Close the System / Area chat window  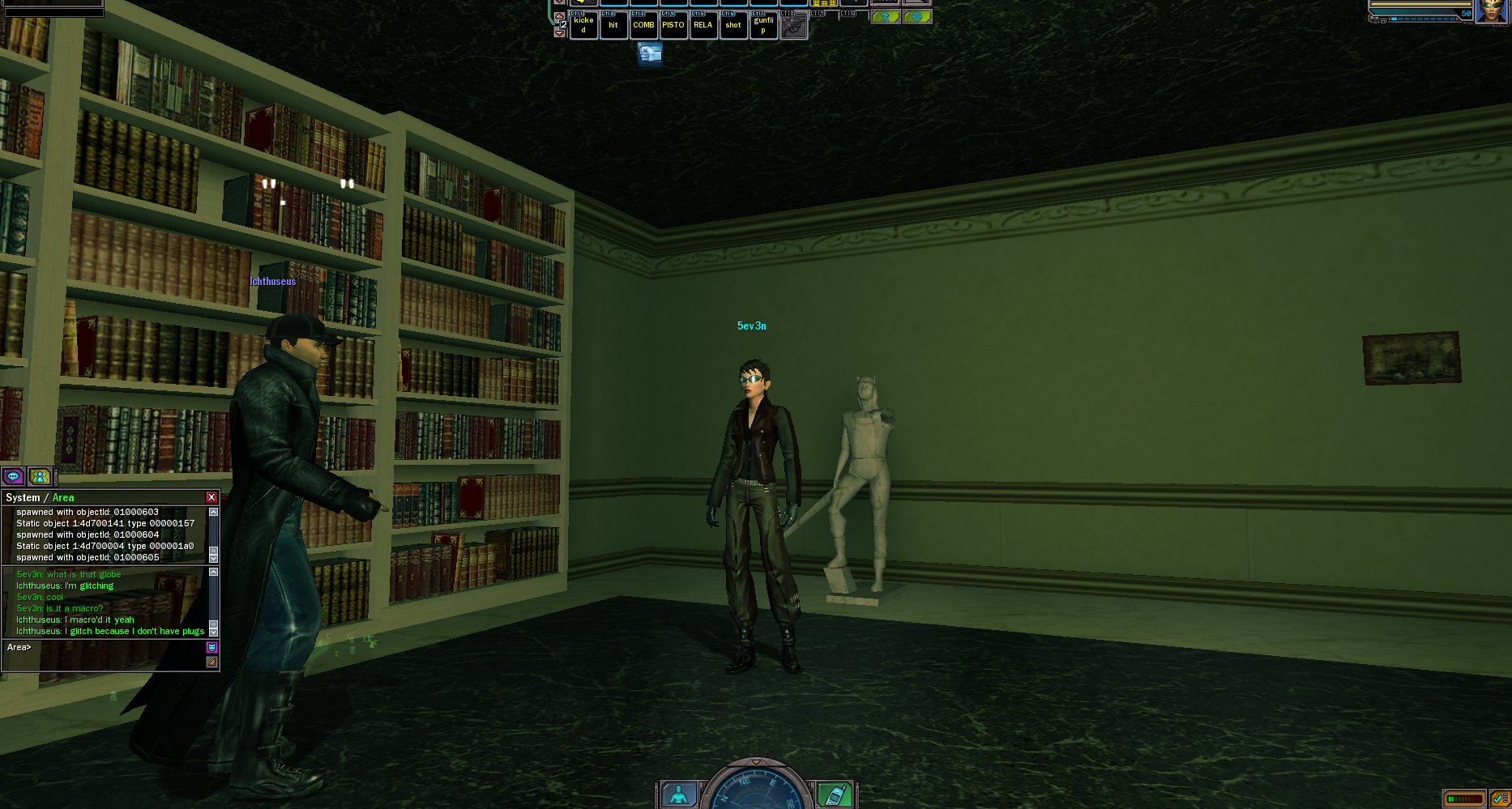click(x=211, y=497)
